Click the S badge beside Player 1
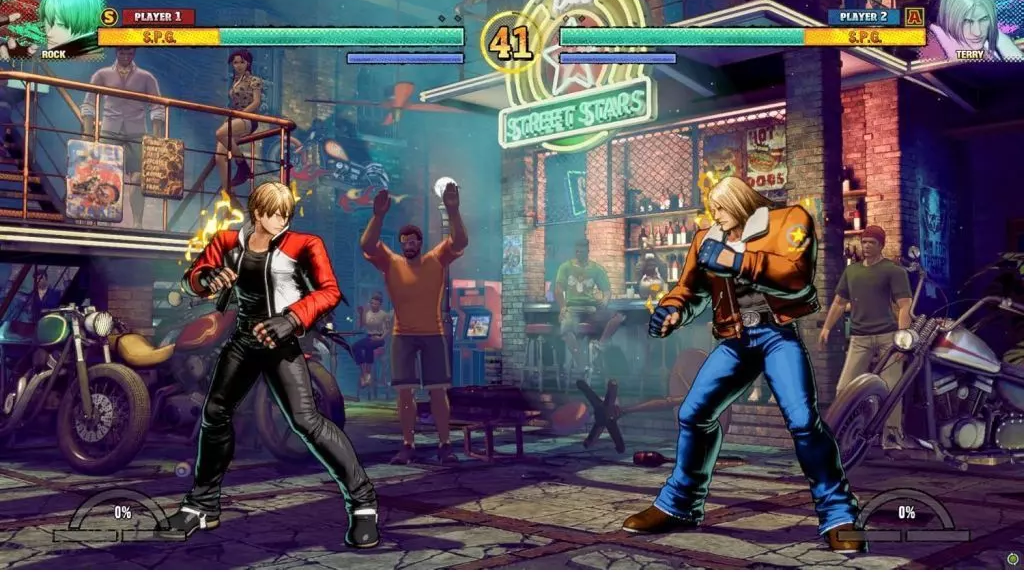This screenshot has width=1024, height=572. pos(109,16)
